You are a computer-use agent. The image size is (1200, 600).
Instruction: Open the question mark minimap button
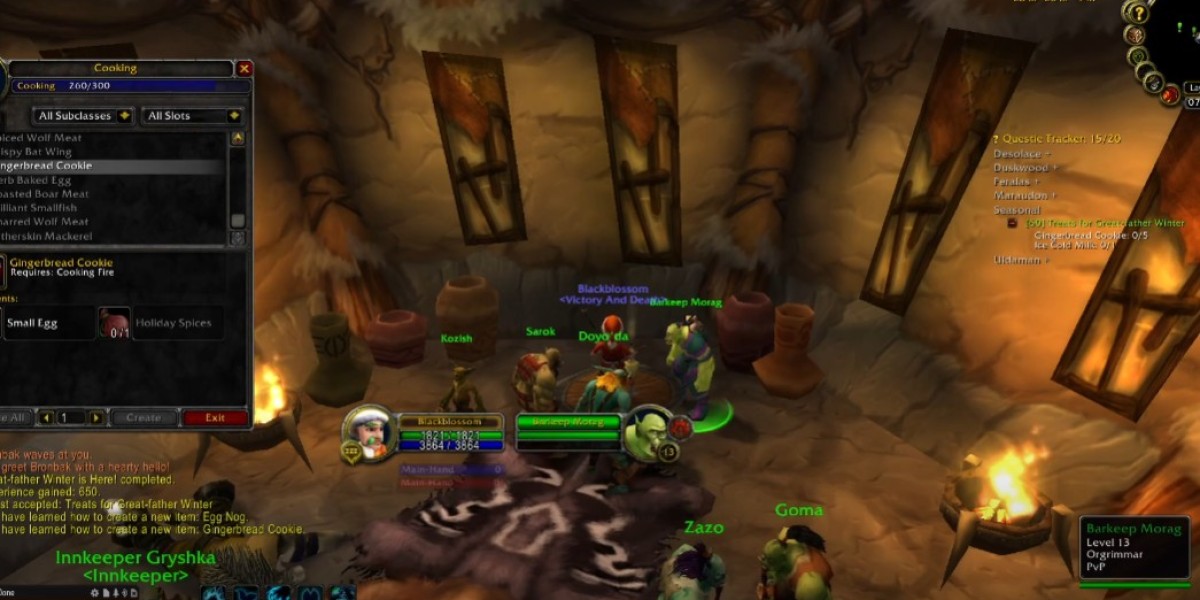click(1135, 12)
